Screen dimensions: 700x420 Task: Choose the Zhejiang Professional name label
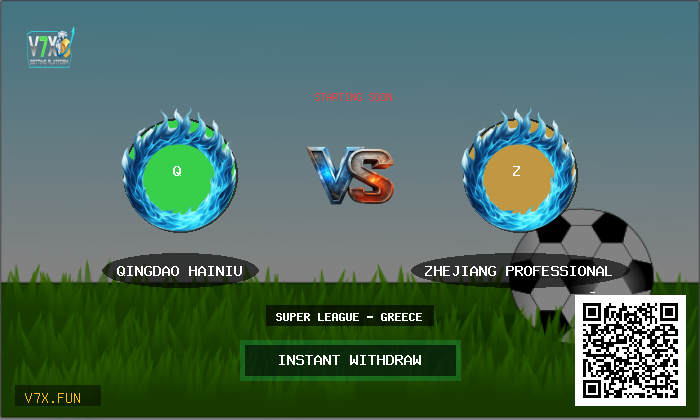(518, 271)
